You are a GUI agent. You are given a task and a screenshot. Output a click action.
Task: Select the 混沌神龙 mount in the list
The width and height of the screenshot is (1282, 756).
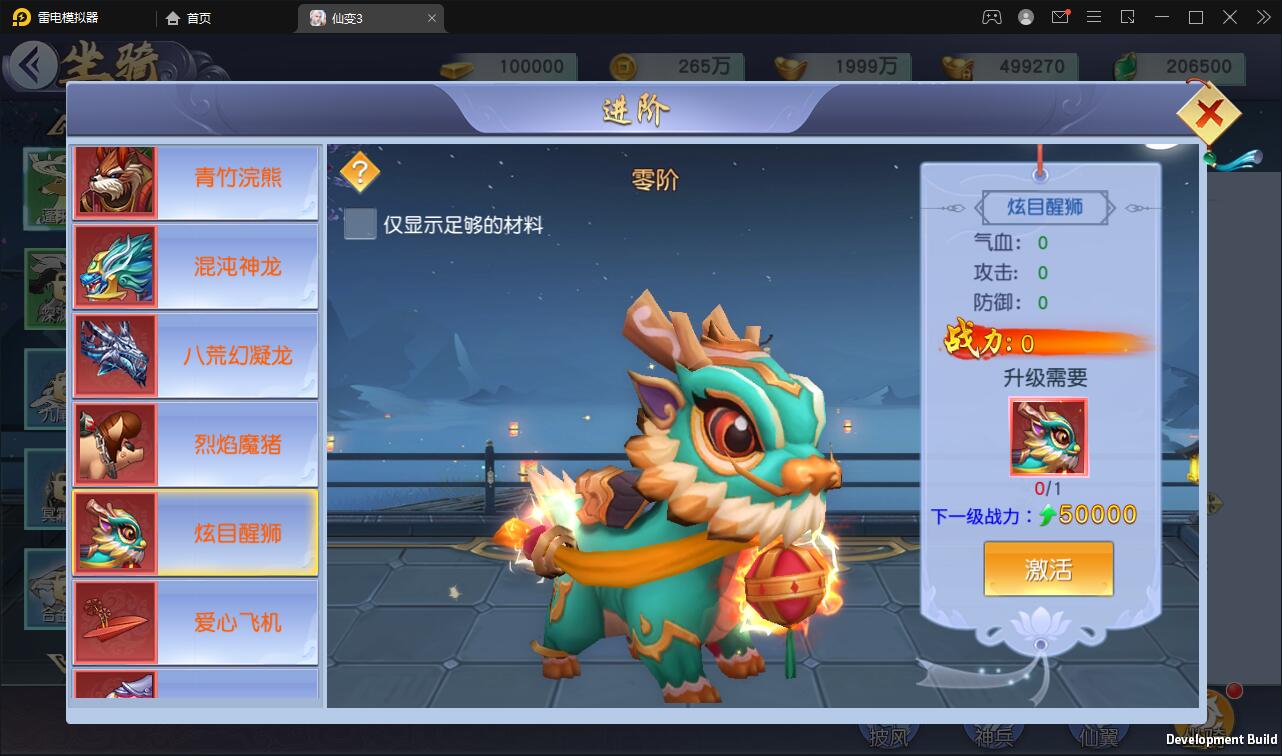195,266
